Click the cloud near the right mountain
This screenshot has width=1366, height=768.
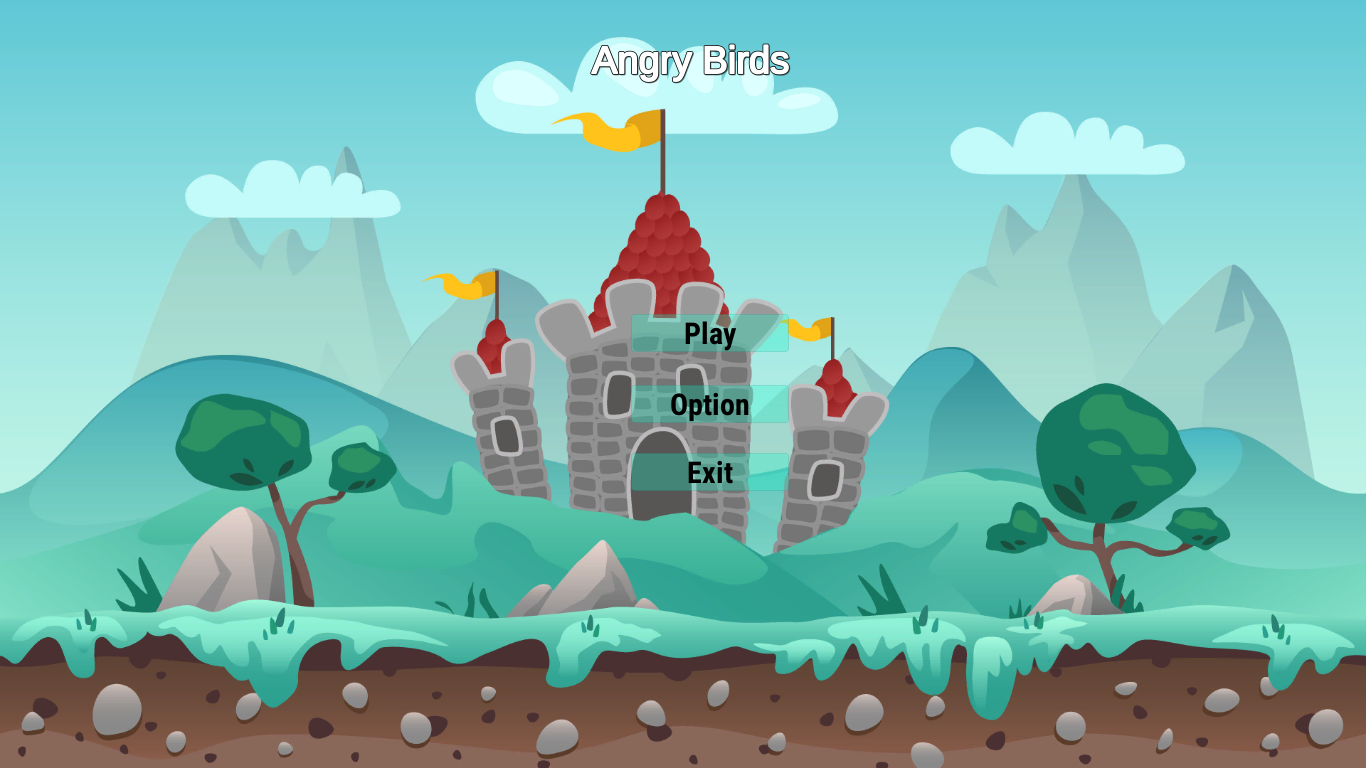(x=1065, y=148)
